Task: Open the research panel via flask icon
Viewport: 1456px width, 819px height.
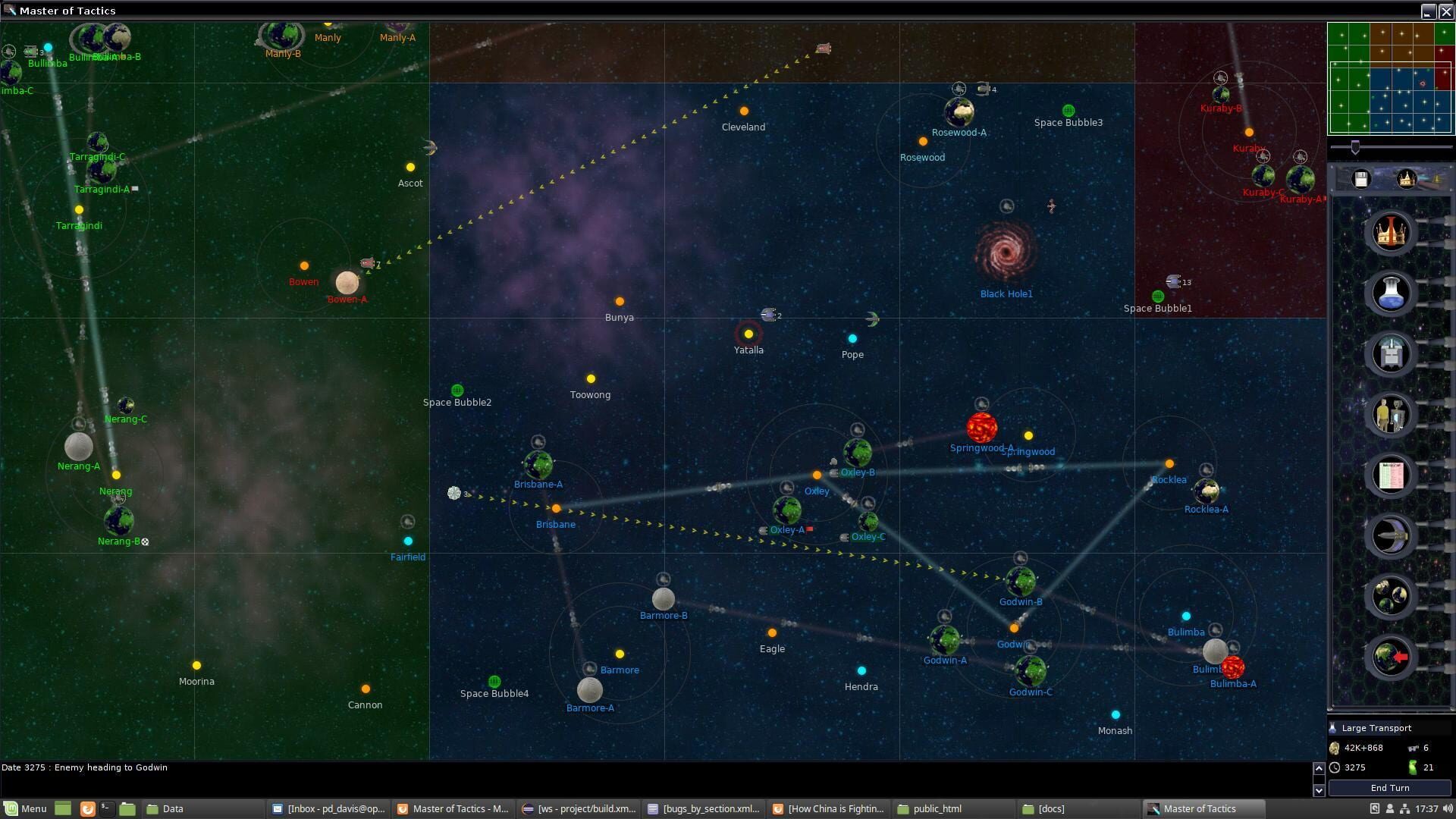Action: pyautogui.click(x=1390, y=293)
